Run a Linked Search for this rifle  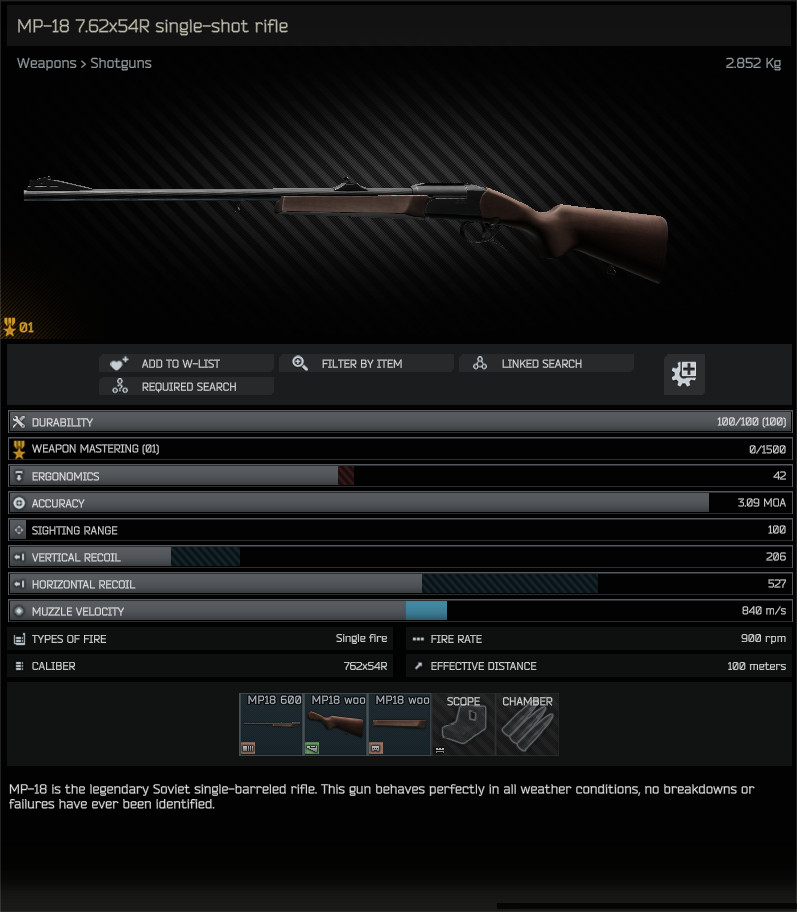click(545, 364)
